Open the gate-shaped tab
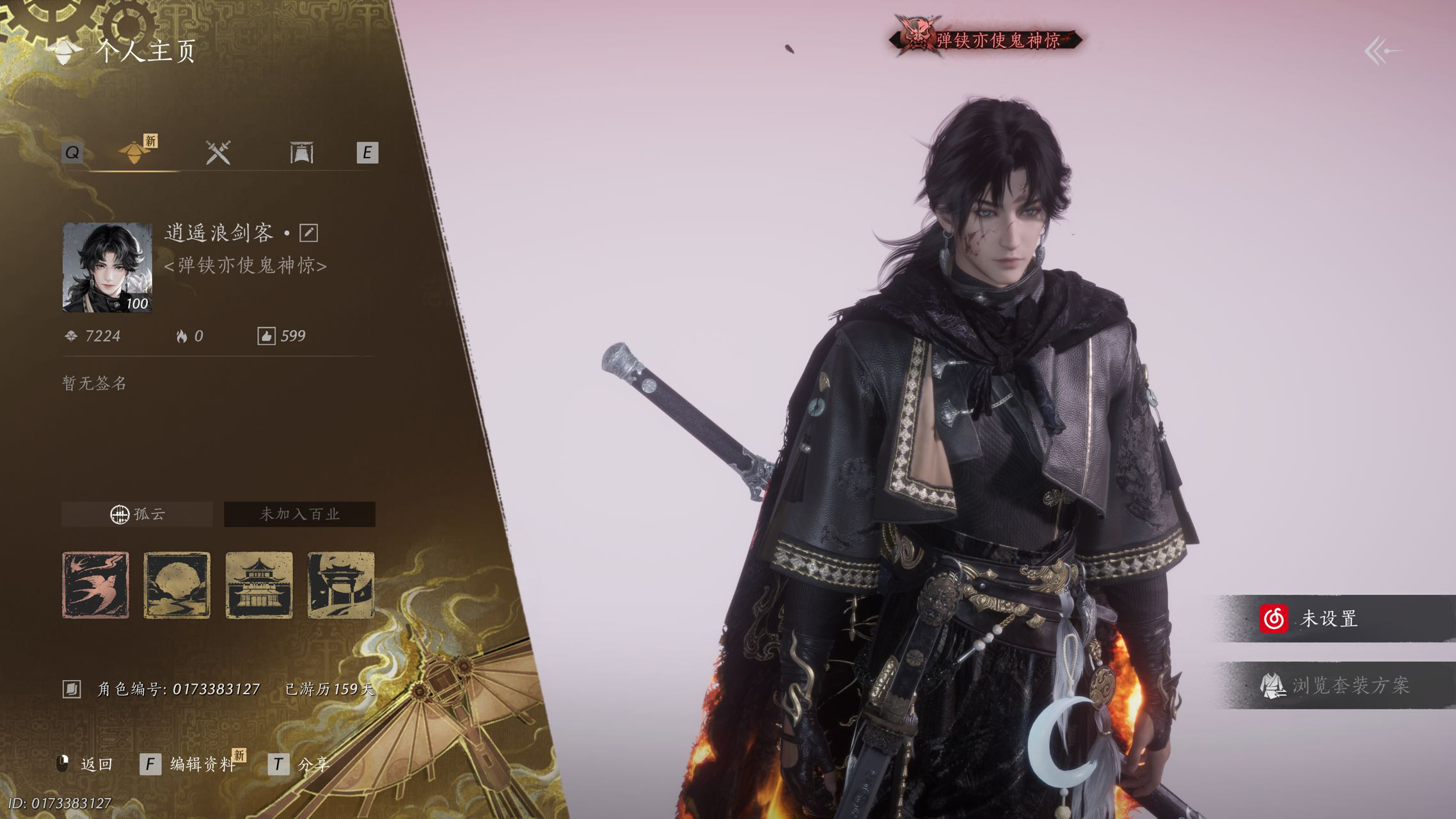Screen dimensions: 1456x819 click(301, 153)
